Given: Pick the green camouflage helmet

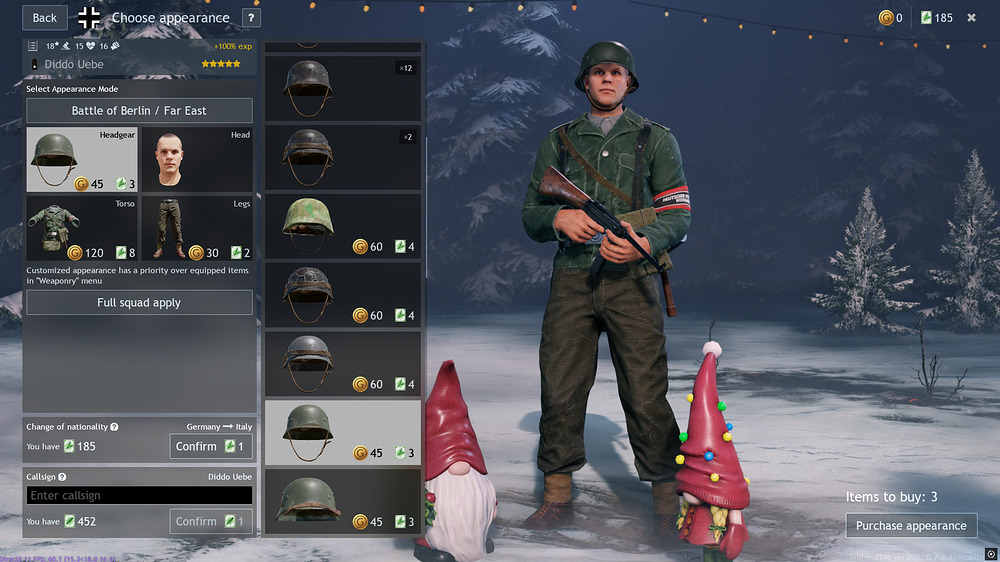Looking at the screenshot, I should (342, 226).
